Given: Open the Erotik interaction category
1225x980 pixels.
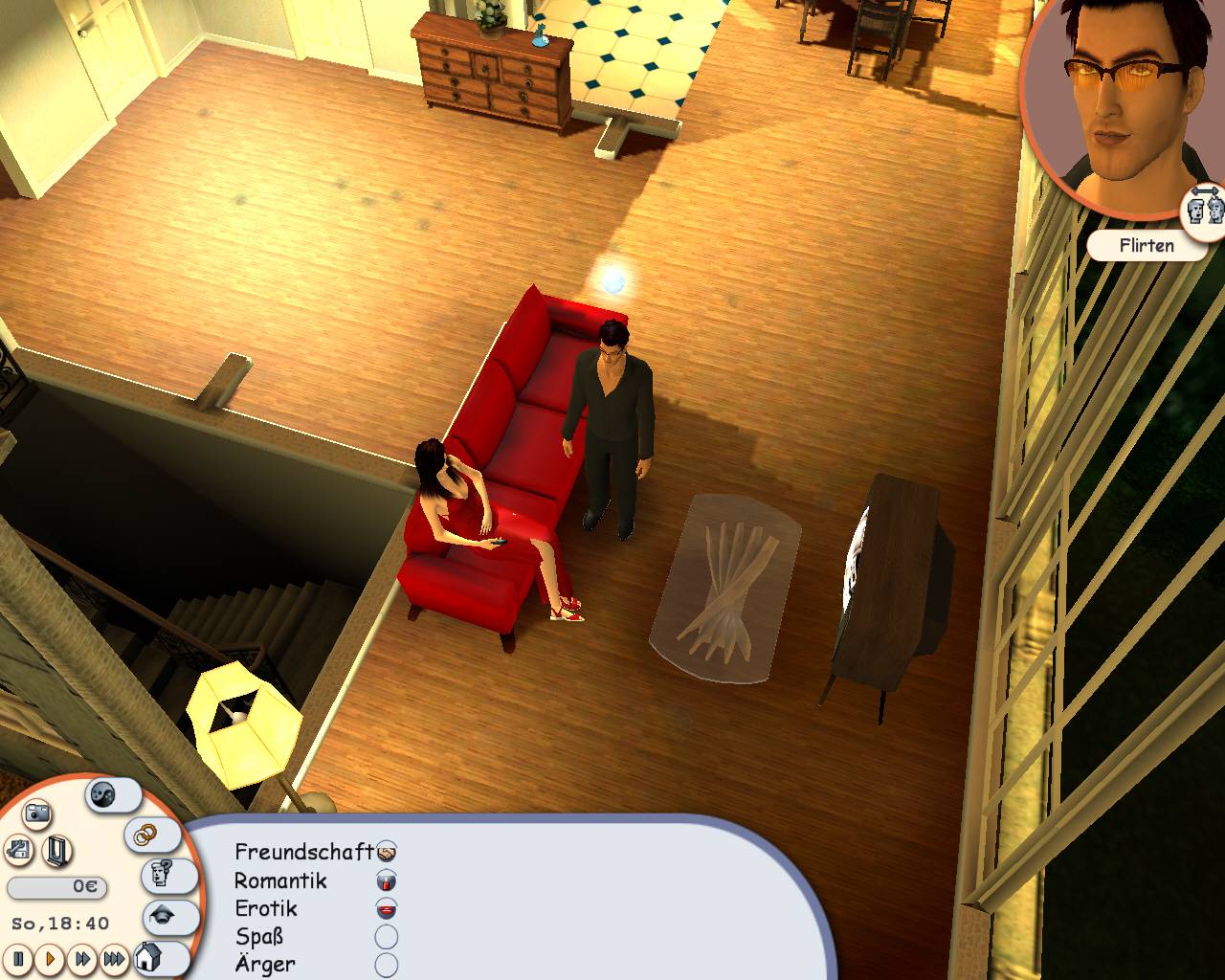Looking at the screenshot, I should tap(267, 908).
